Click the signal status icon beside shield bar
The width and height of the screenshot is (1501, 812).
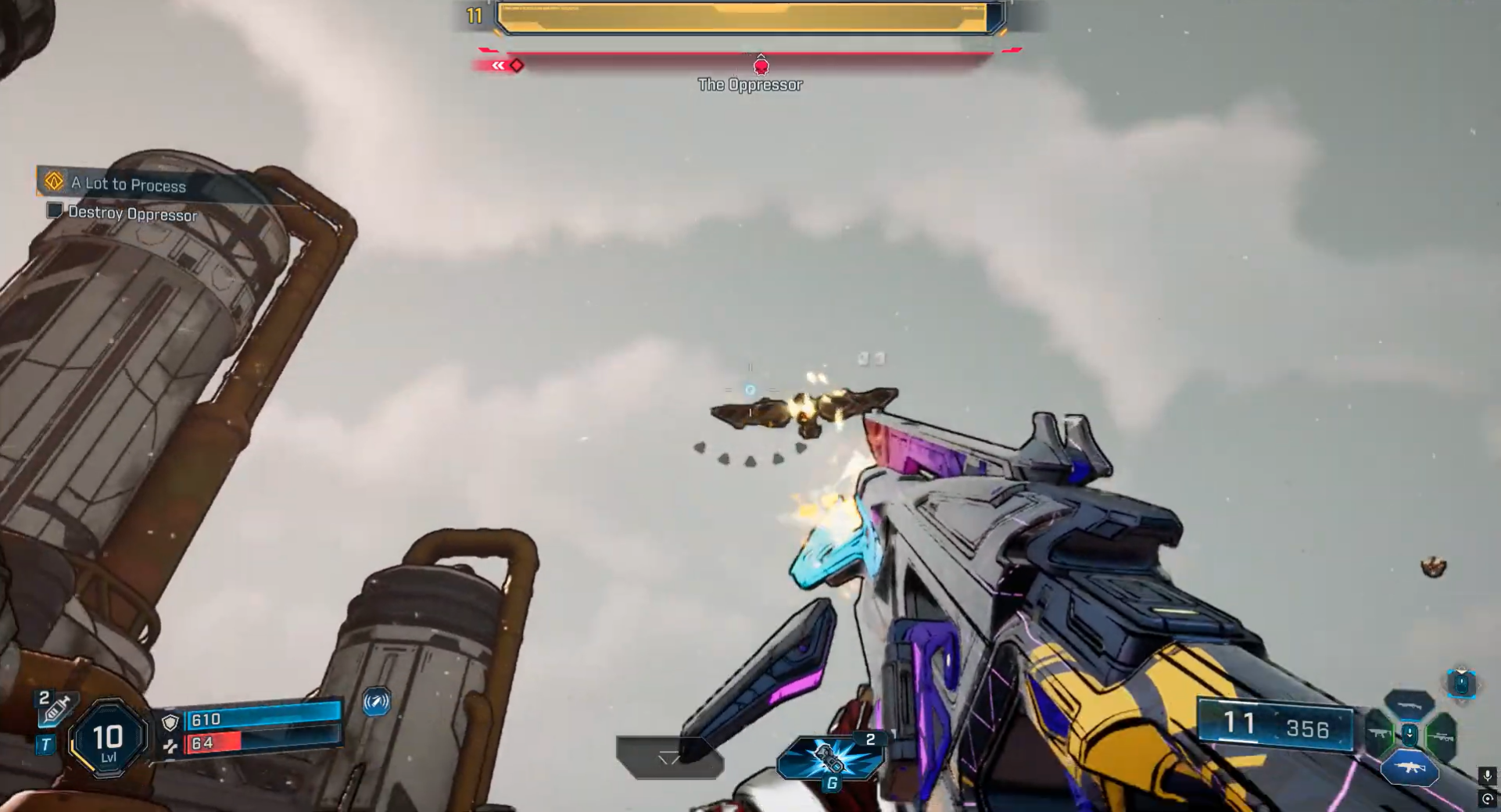pyautogui.click(x=376, y=702)
